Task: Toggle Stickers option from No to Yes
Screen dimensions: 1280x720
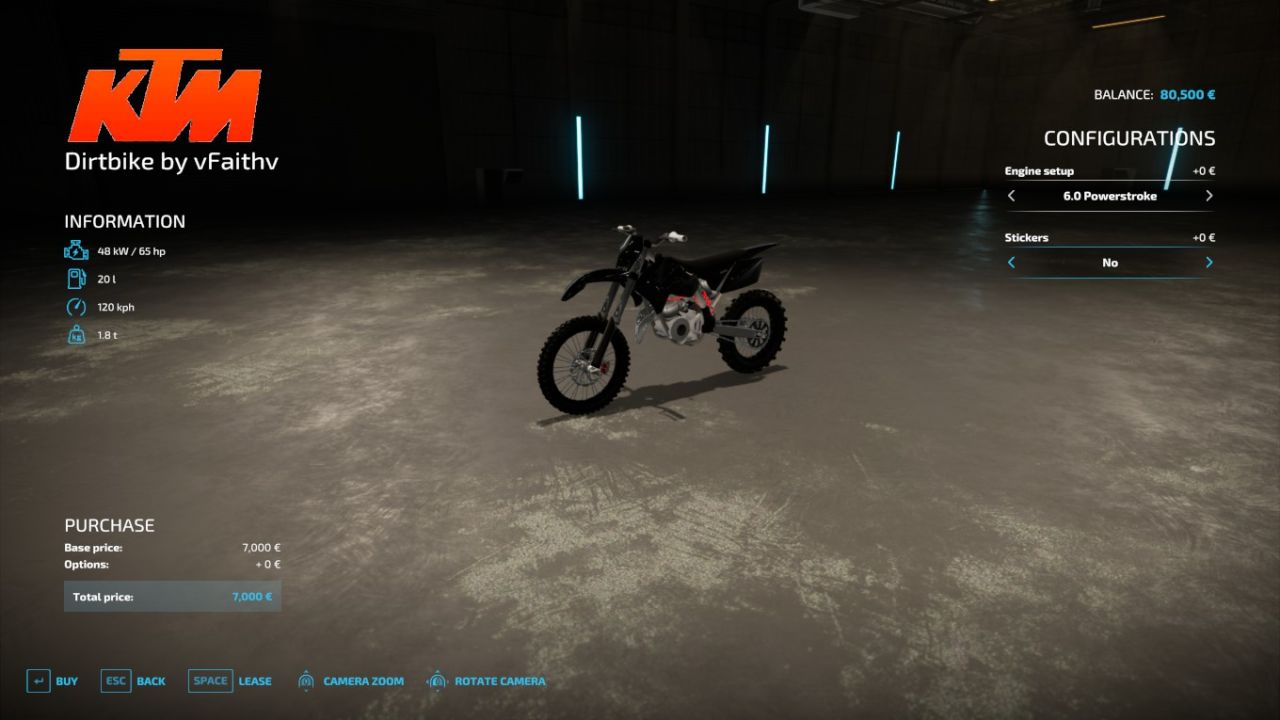Action: pos(1207,262)
